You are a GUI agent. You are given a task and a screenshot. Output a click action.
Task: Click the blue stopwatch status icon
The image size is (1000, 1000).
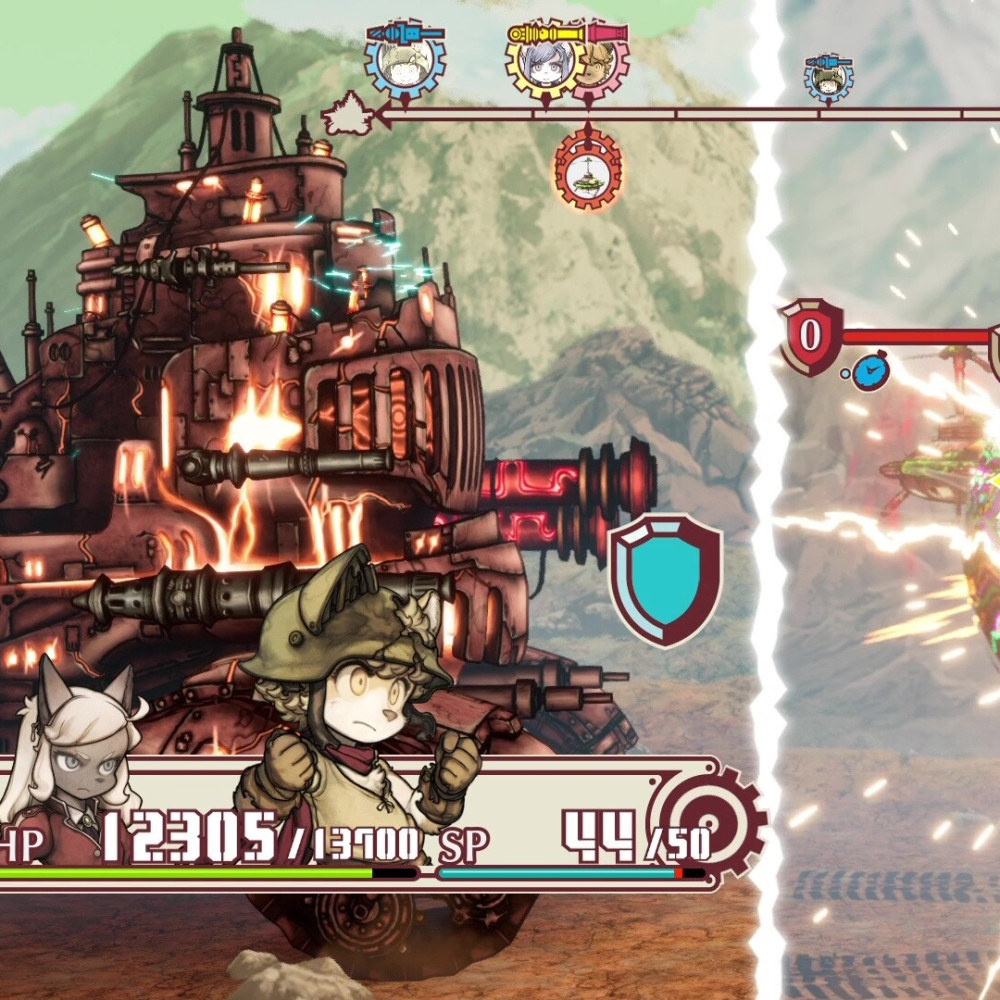(x=872, y=373)
